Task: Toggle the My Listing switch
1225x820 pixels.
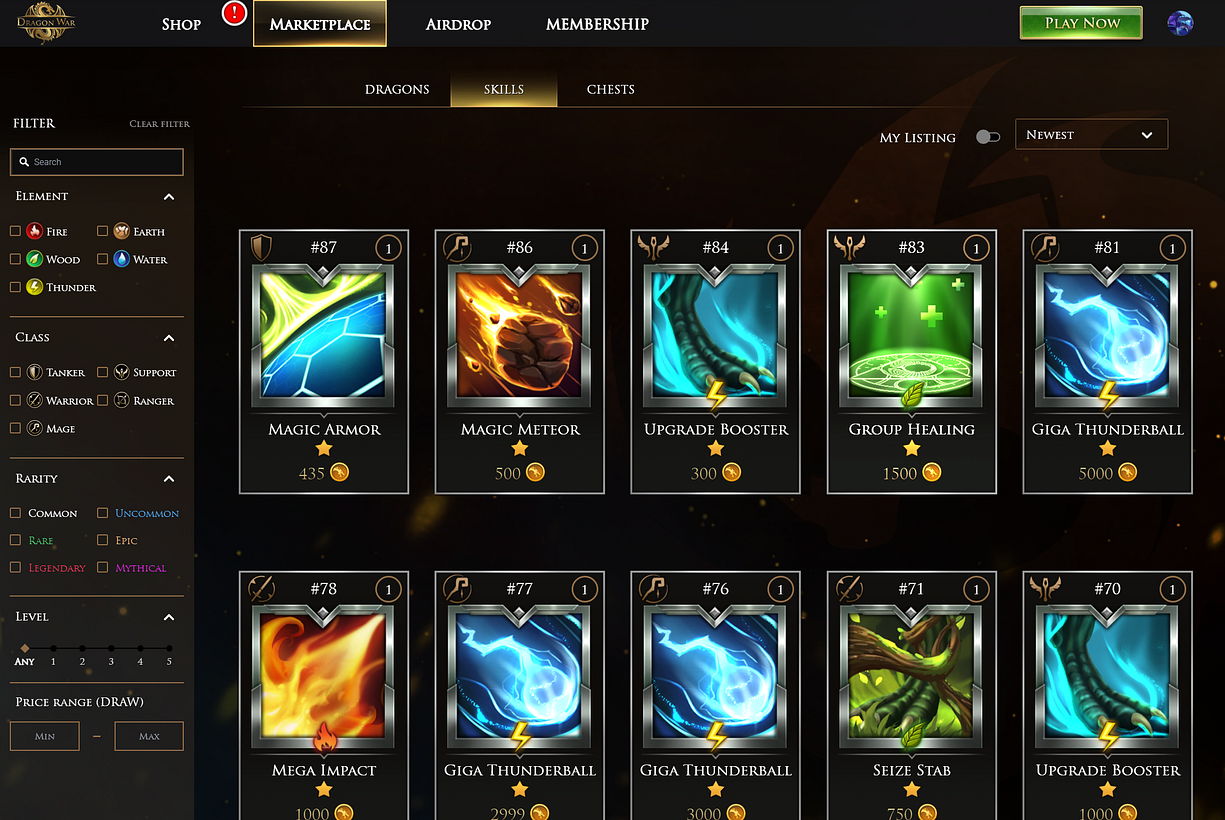Action: tap(987, 137)
